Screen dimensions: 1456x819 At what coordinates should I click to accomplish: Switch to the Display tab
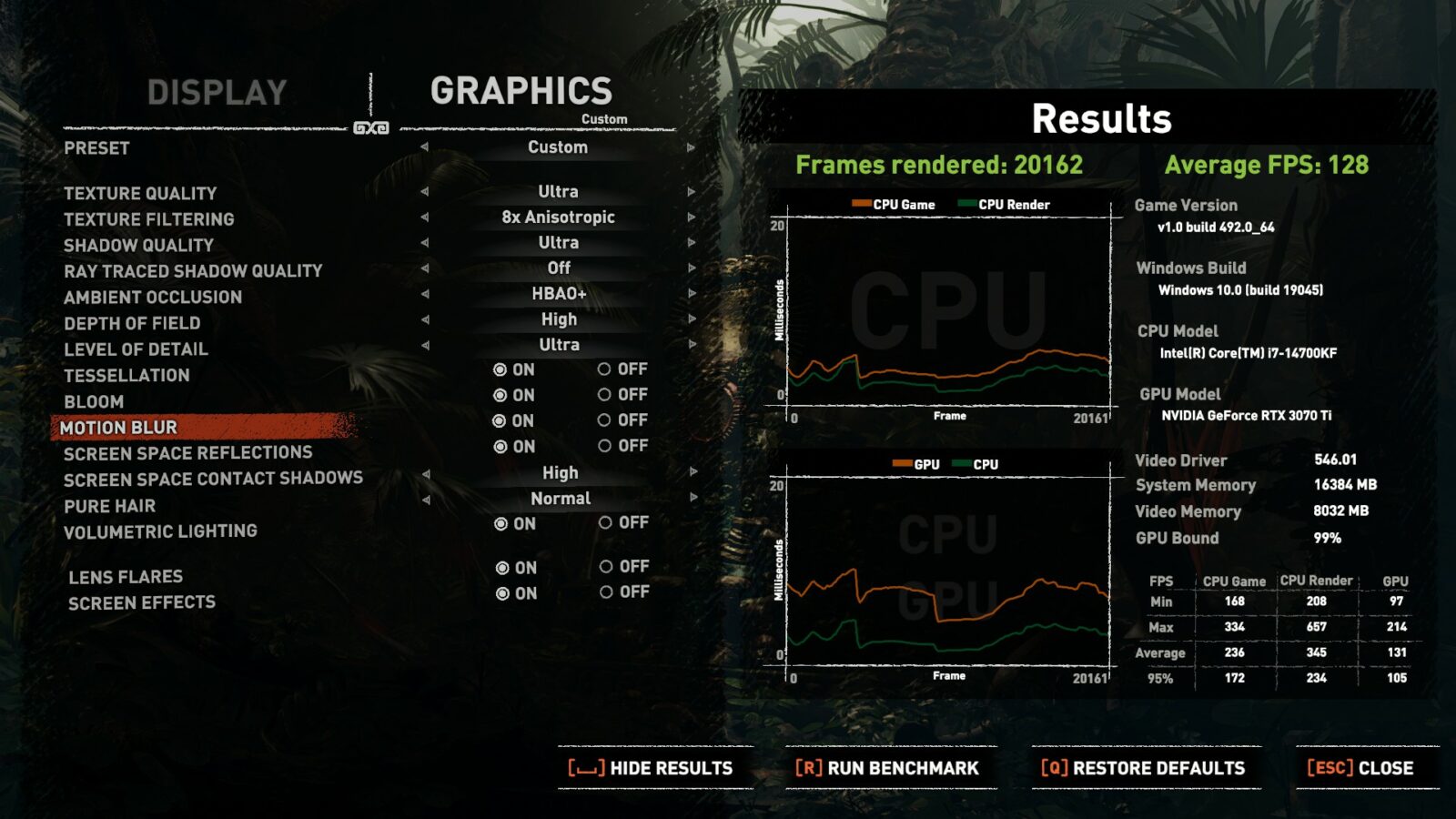[x=217, y=93]
